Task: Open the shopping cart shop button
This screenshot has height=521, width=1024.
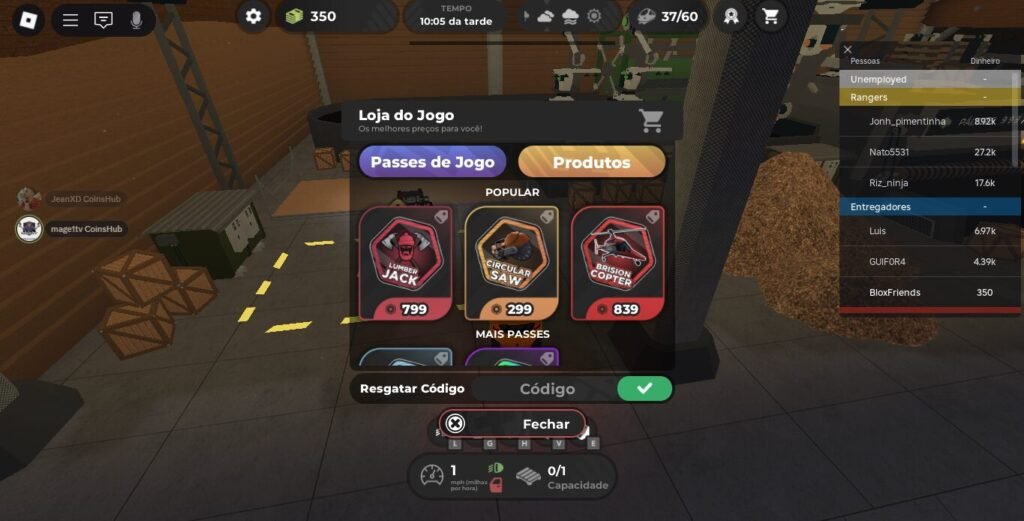Action: [x=770, y=16]
